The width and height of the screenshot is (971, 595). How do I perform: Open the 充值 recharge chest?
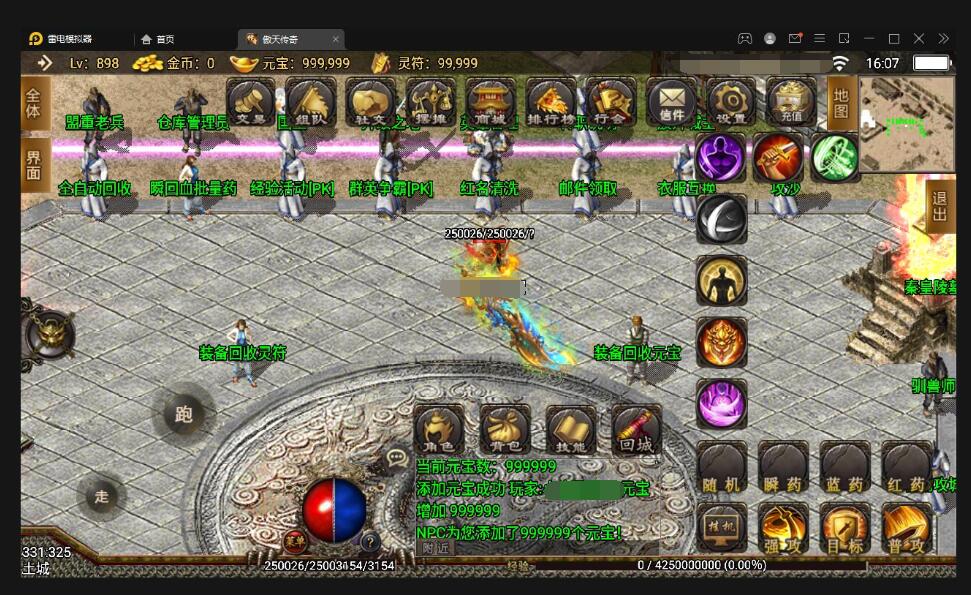792,102
